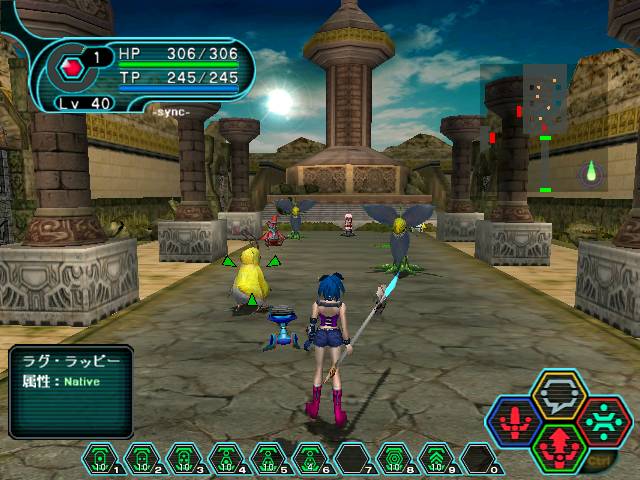Choose the quick slot 4 item
Viewport: 640px width, 480px height.
pyautogui.click(x=226, y=458)
